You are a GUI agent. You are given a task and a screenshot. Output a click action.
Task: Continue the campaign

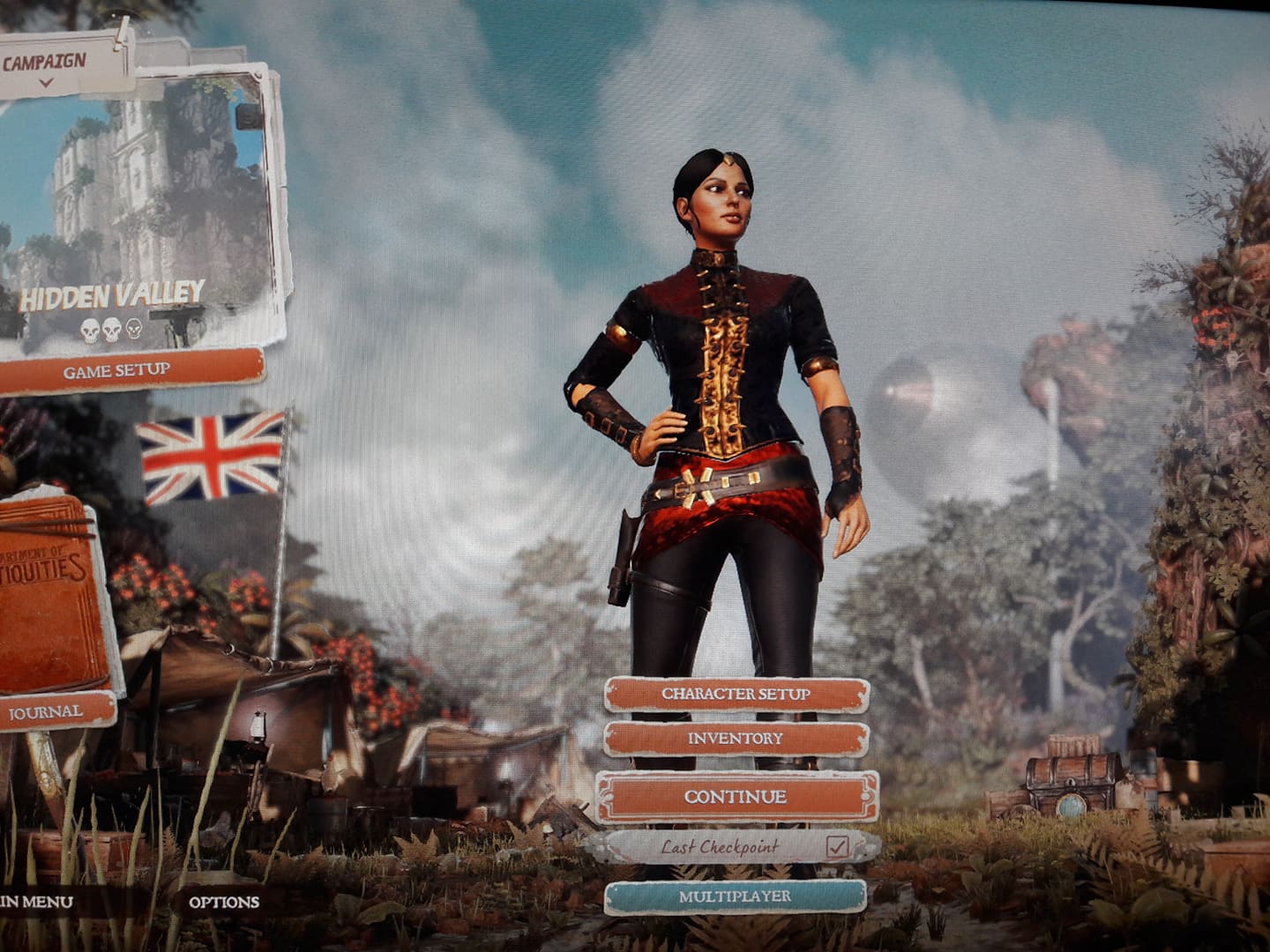pyautogui.click(x=736, y=797)
